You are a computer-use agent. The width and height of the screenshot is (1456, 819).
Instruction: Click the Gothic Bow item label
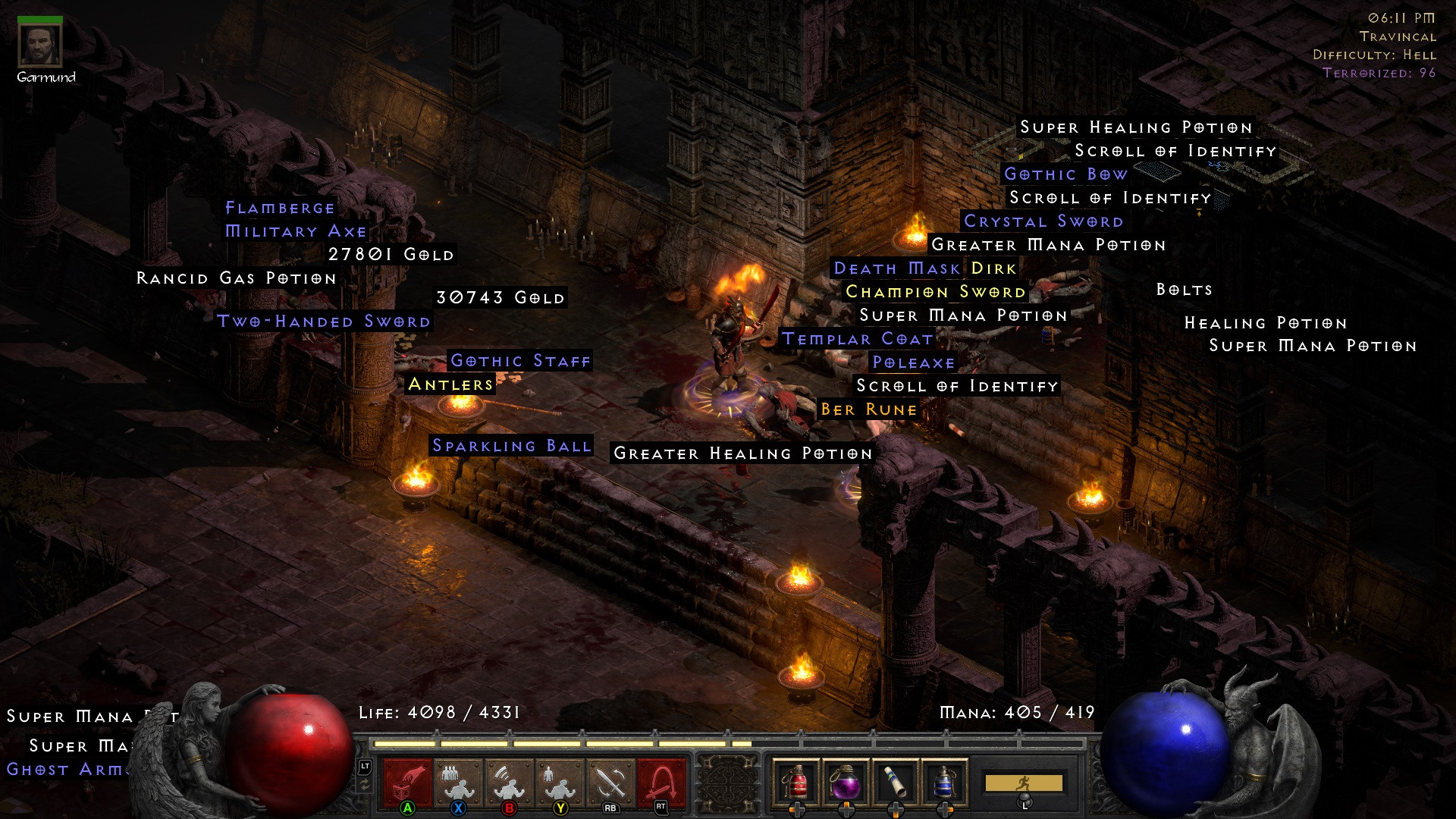pyautogui.click(x=1065, y=174)
